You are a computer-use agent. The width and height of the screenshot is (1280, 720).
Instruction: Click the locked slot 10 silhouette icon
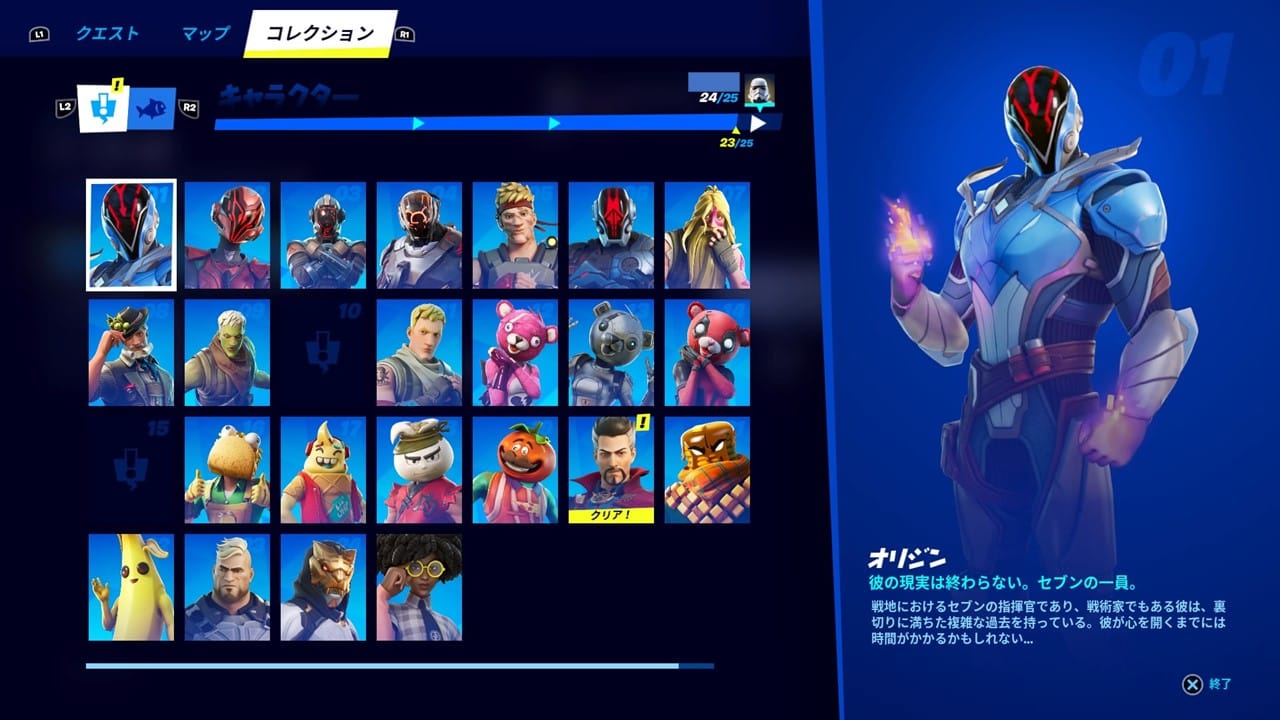pos(323,351)
